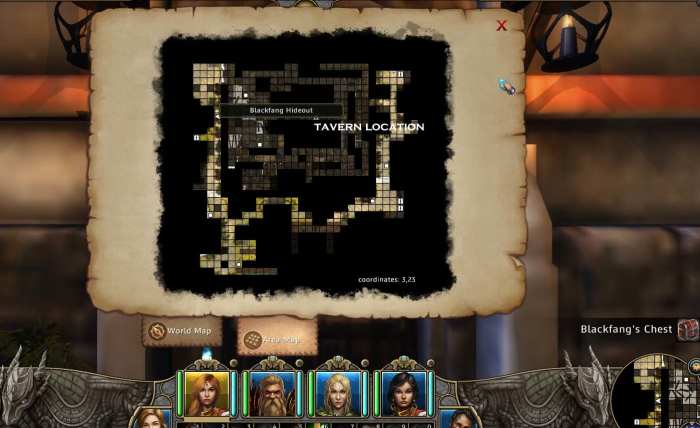The image size is (700, 428).
Task: Click the map-note quill icon on the parchment
Action: [507, 87]
